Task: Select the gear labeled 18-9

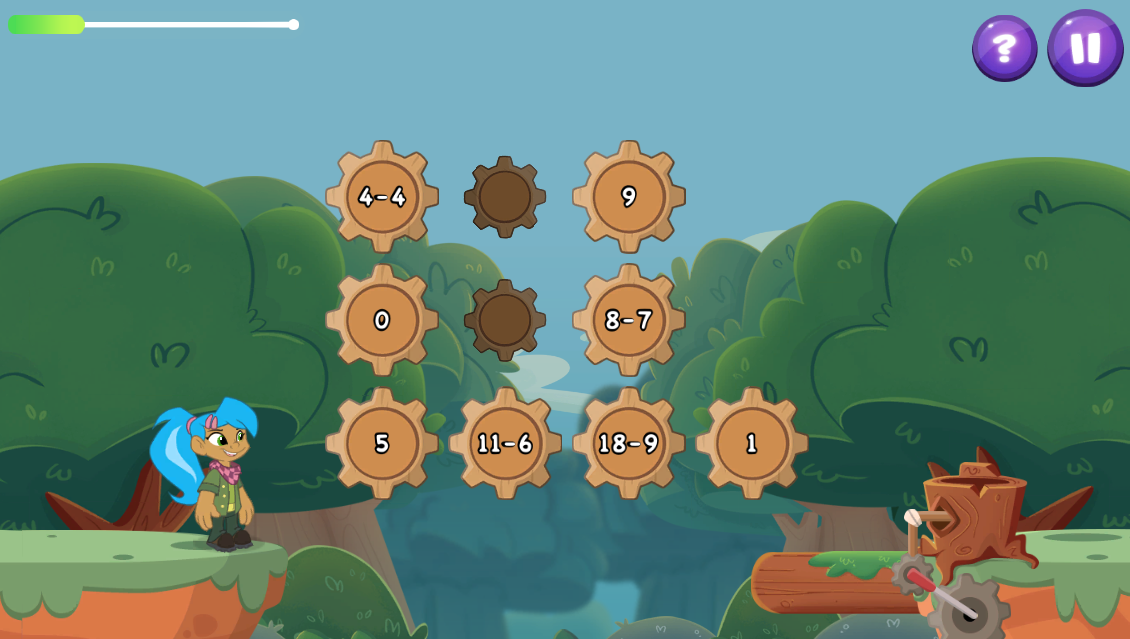Action: pyautogui.click(x=629, y=443)
